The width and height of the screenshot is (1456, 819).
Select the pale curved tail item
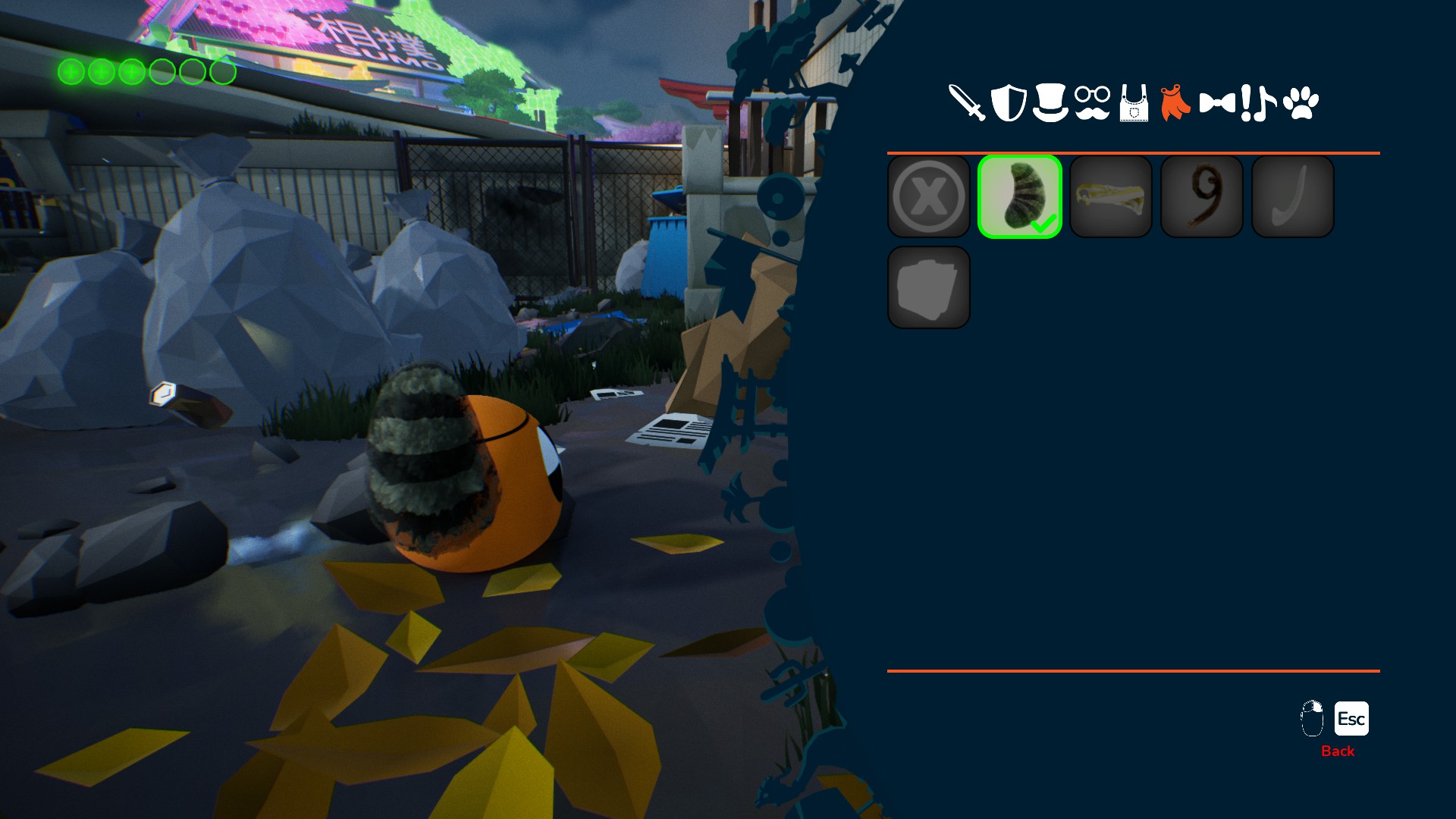1293,197
